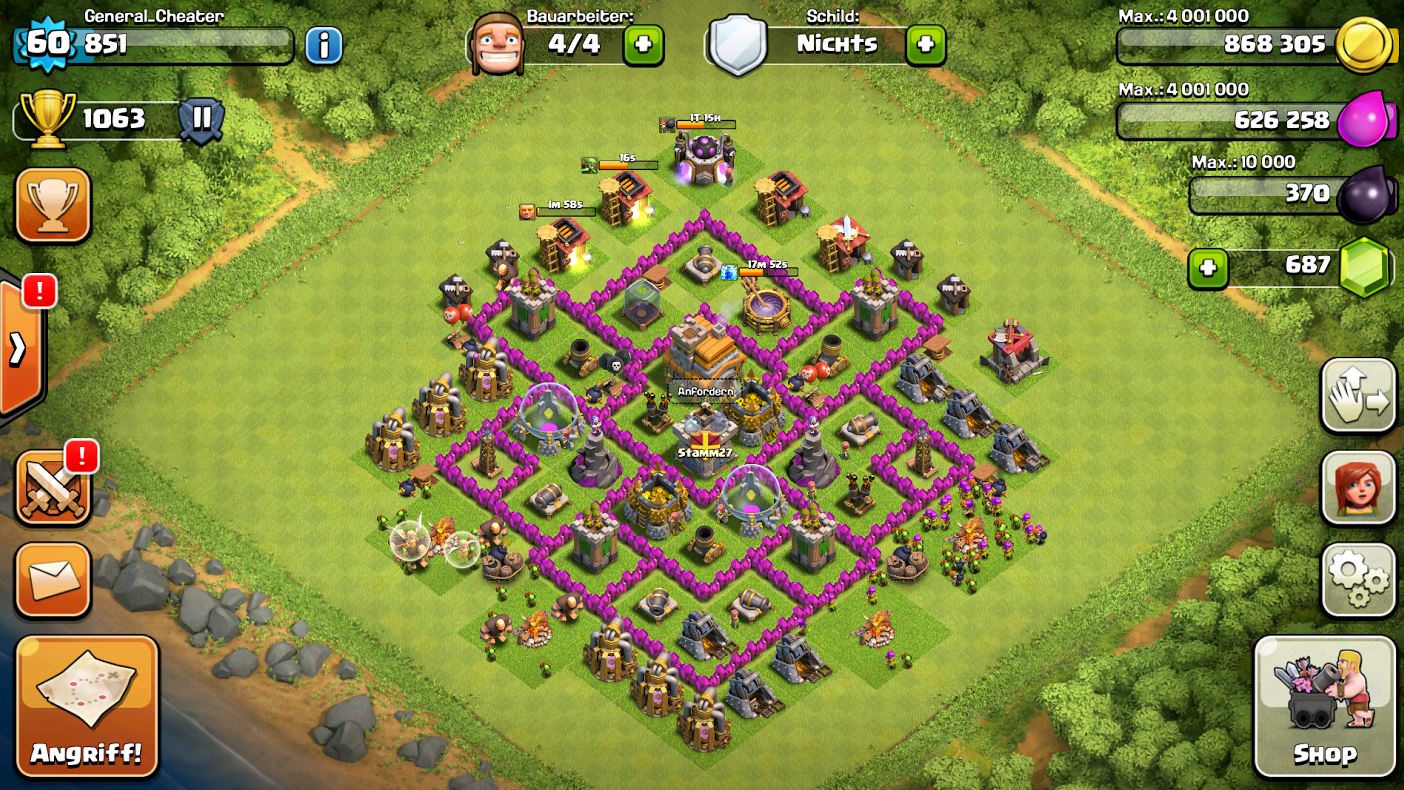Open the Shop
This screenshot has width=1404, height=790.
(x=1324, y=706)
